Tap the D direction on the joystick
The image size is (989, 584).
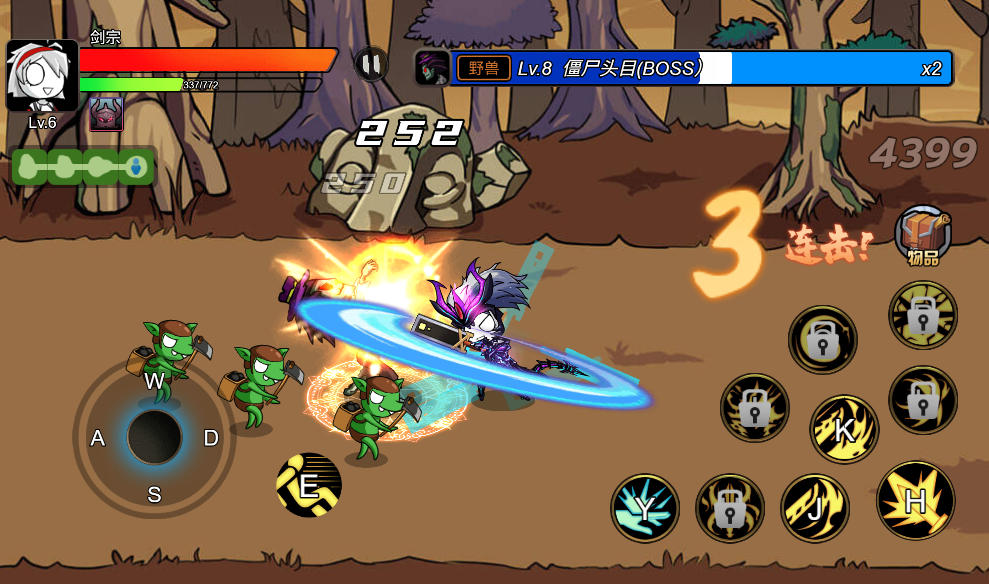[x=211, y=438]
